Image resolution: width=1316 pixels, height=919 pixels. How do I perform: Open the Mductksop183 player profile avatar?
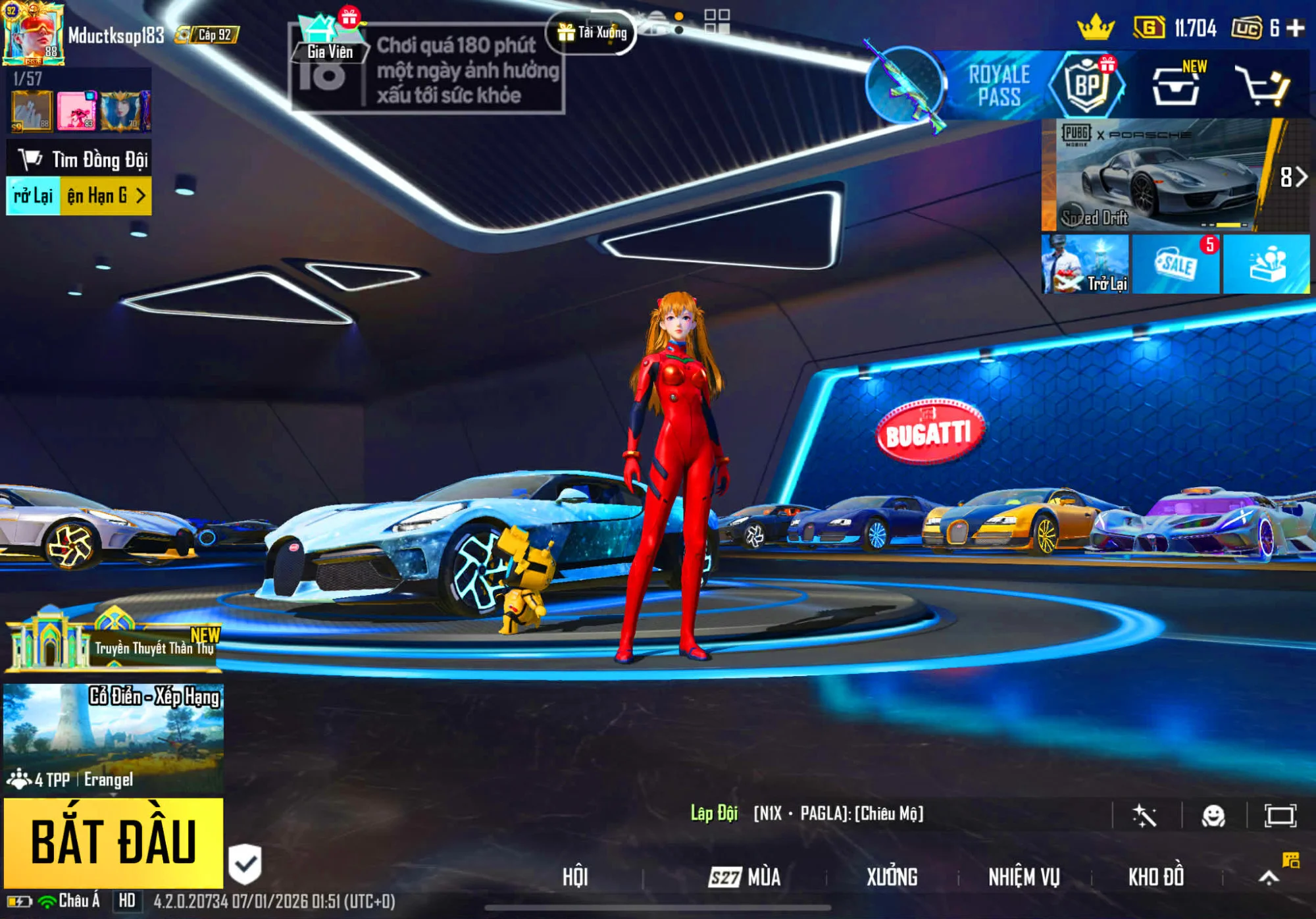(33, 34)
